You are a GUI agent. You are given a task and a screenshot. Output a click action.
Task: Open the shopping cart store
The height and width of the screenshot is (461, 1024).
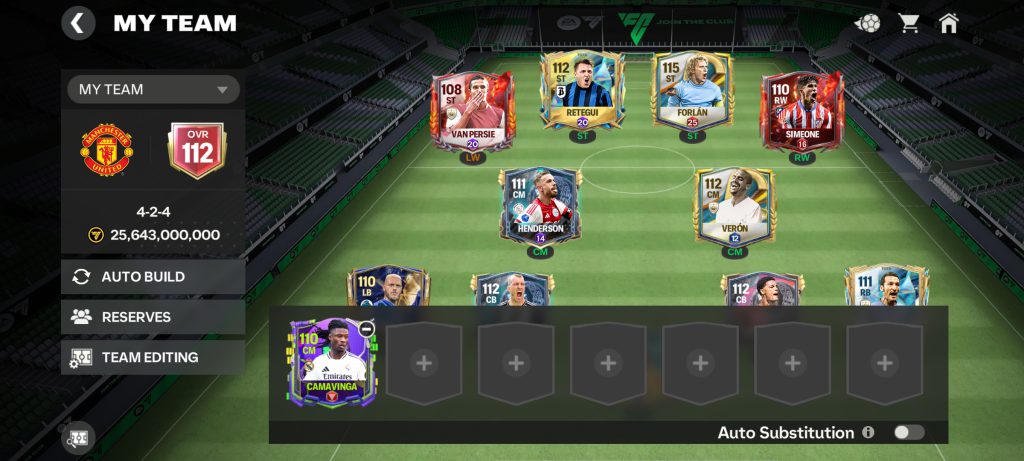click(908, 23)
